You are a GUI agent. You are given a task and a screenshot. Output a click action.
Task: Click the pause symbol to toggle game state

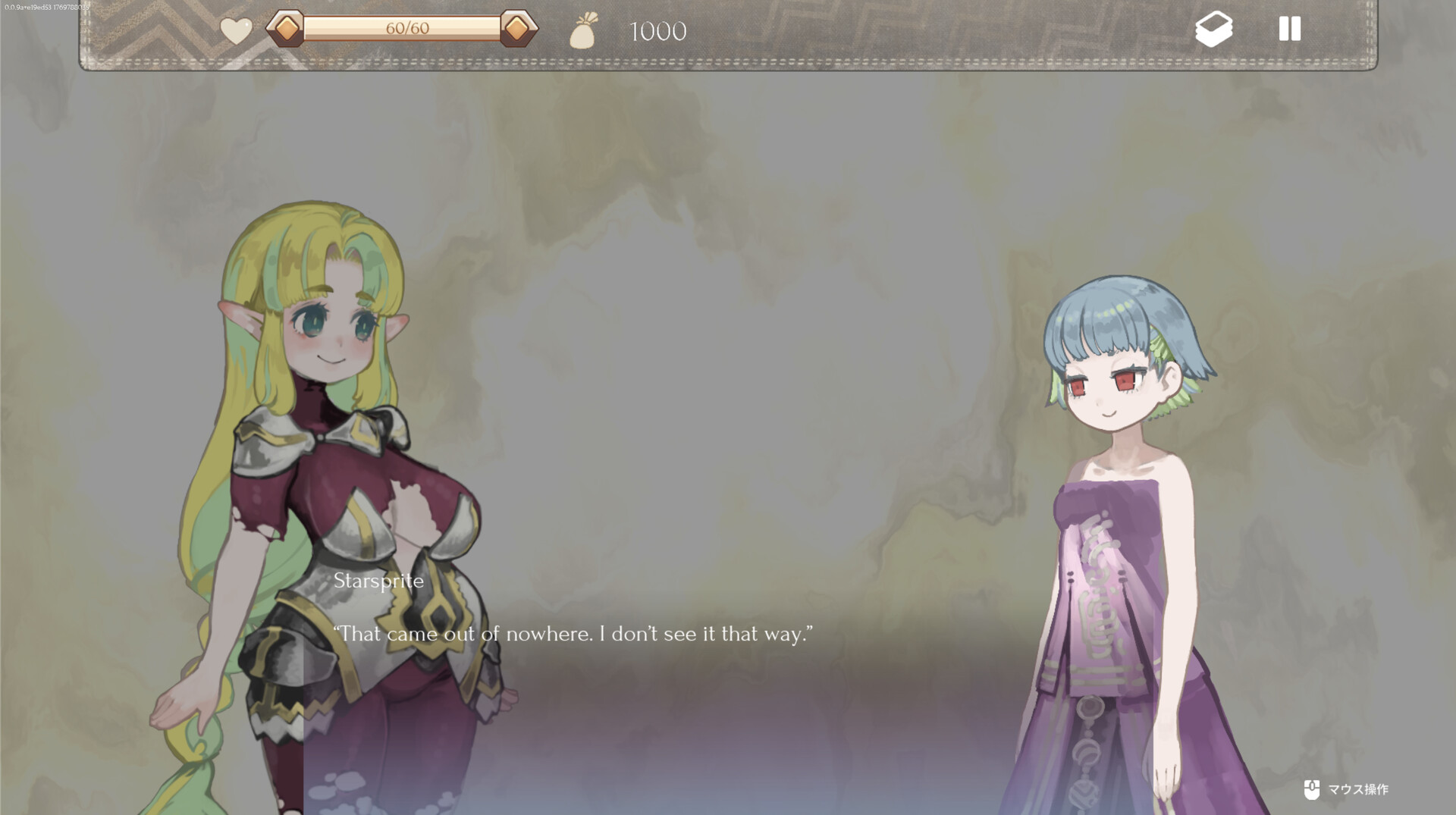click(1289, 30)
